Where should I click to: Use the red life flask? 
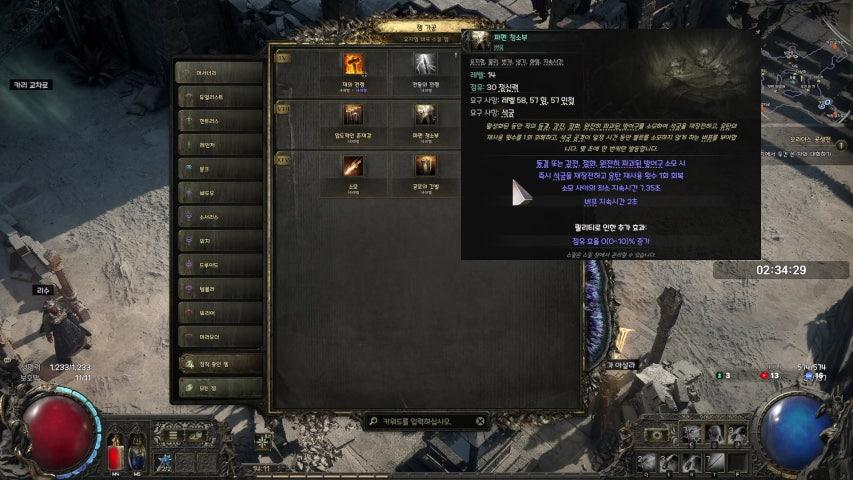pyautogui.click(x=115, y=455)
